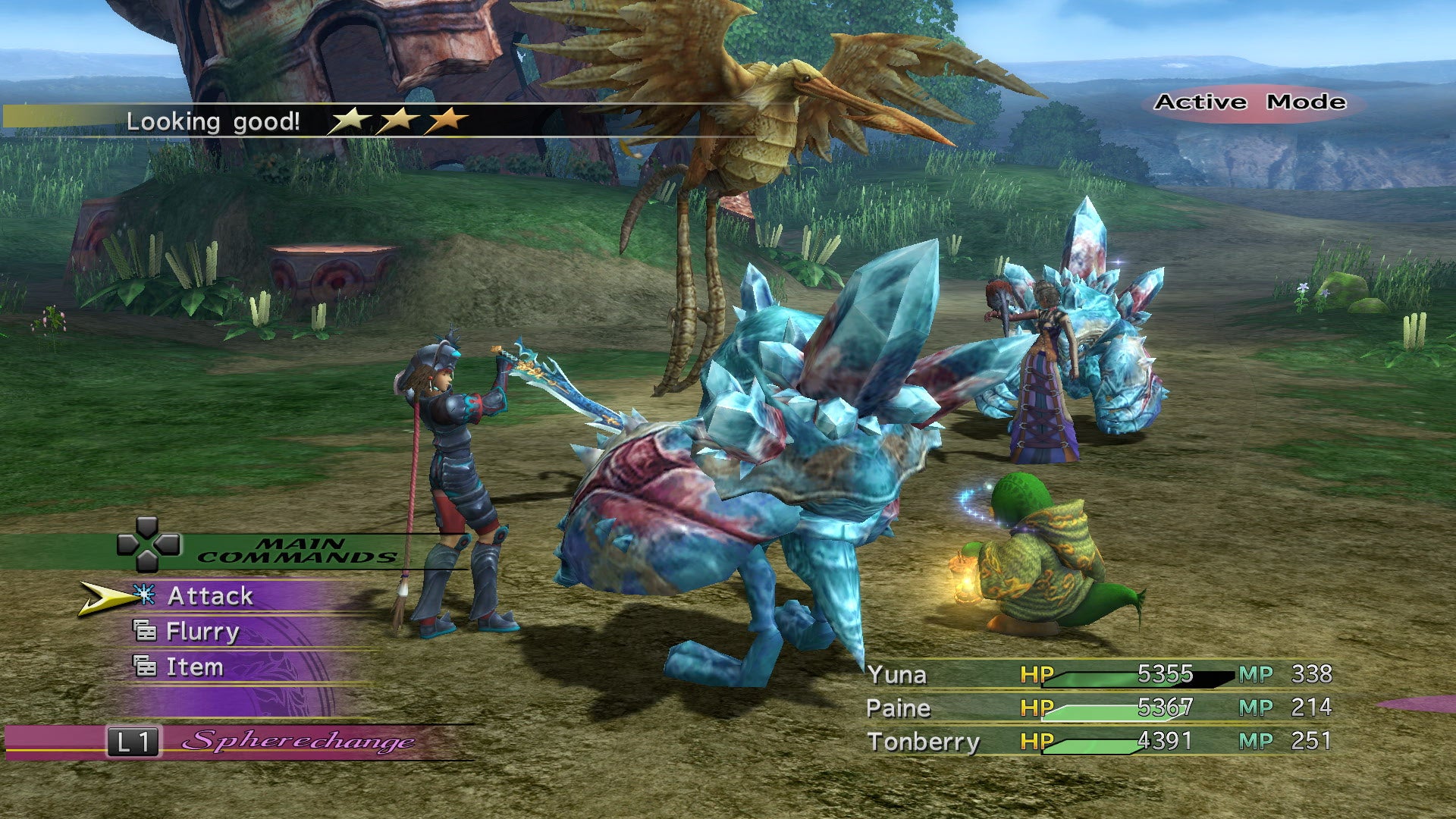Expand the Flurry command submenu
The height and width of the screenshot is (819, 1456).
pyautogui.click(x=202, y=631)
